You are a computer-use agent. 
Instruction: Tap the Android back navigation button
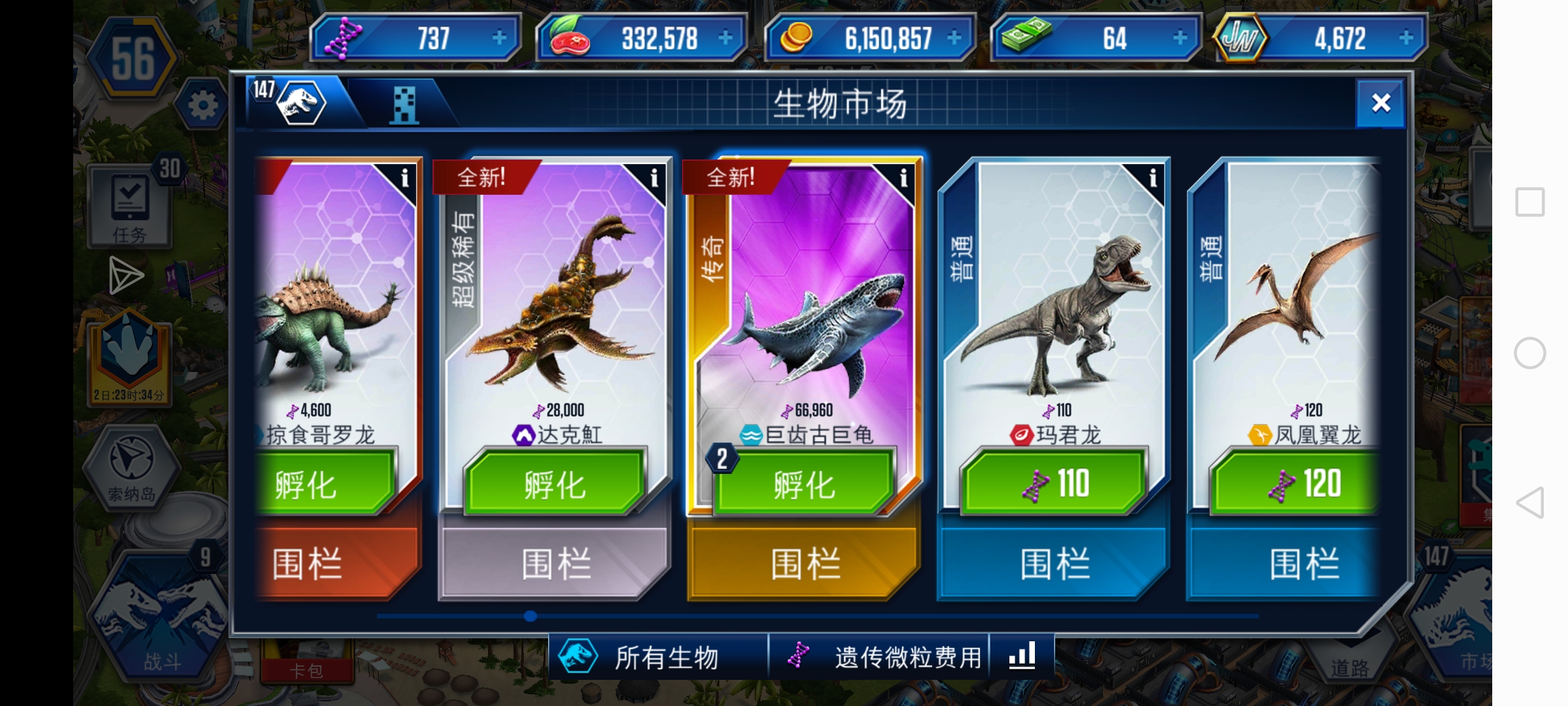click(1530, 503)
